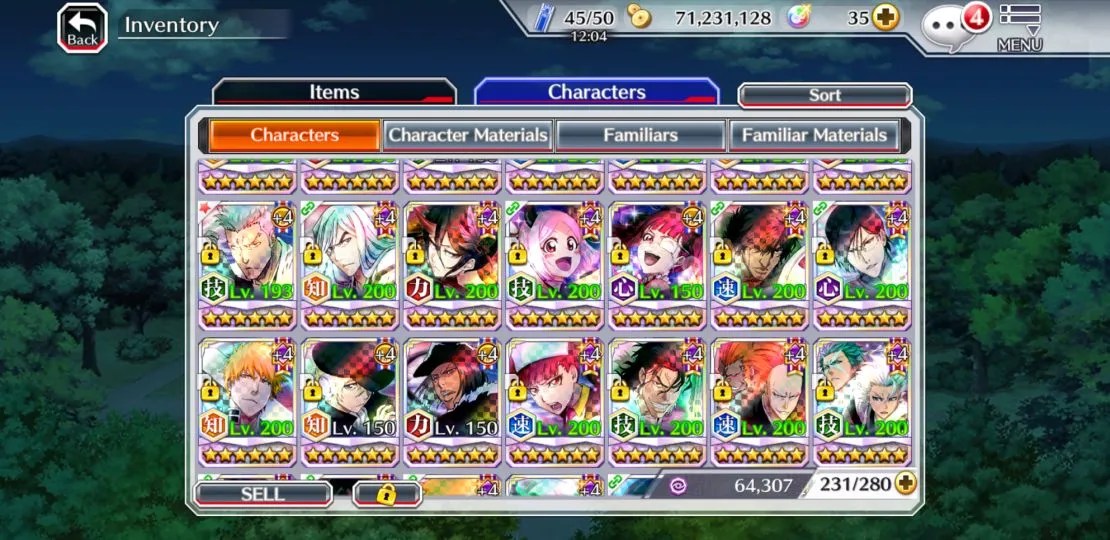The height and width of the screenshot is (540, 1110).
Task: Expand inventory capacity next to 231/280
Action: [906, 484]
